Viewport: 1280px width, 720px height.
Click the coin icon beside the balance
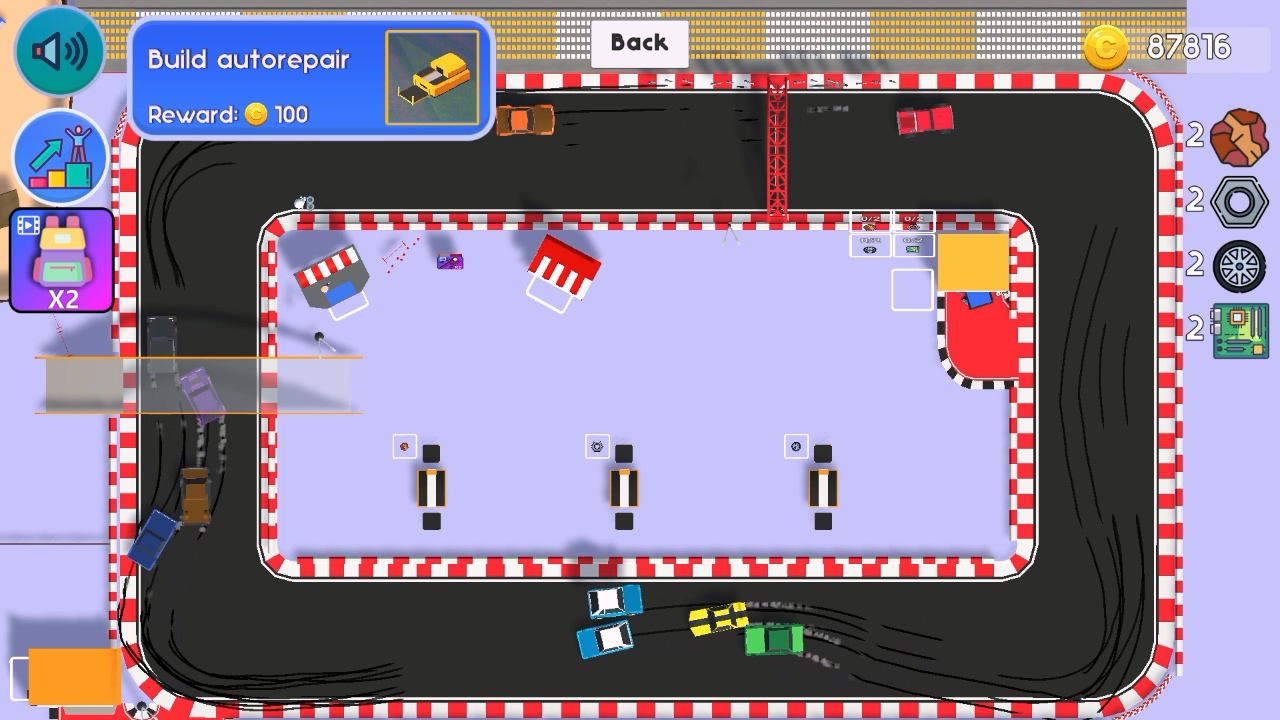click(x=1106, y=47)
